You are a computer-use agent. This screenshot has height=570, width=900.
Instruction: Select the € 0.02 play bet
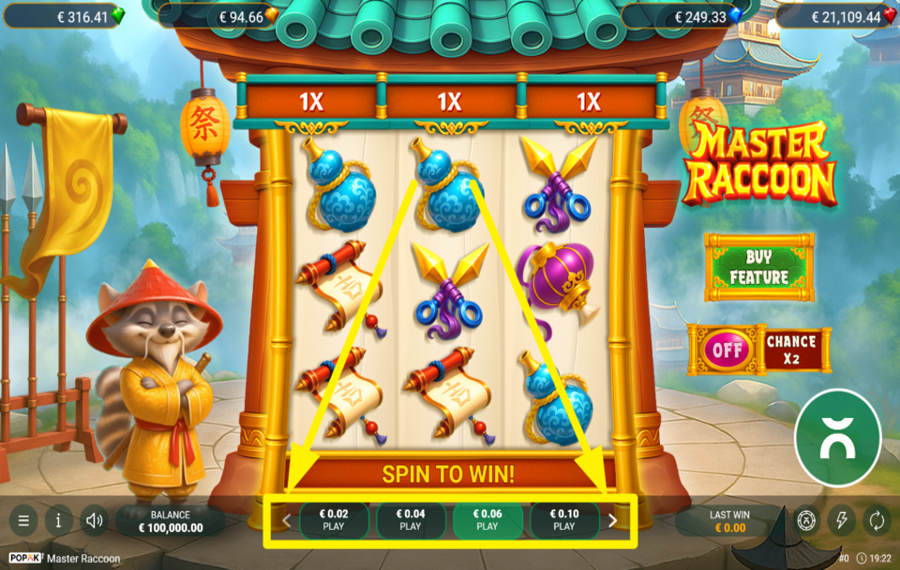coord(334,520)
